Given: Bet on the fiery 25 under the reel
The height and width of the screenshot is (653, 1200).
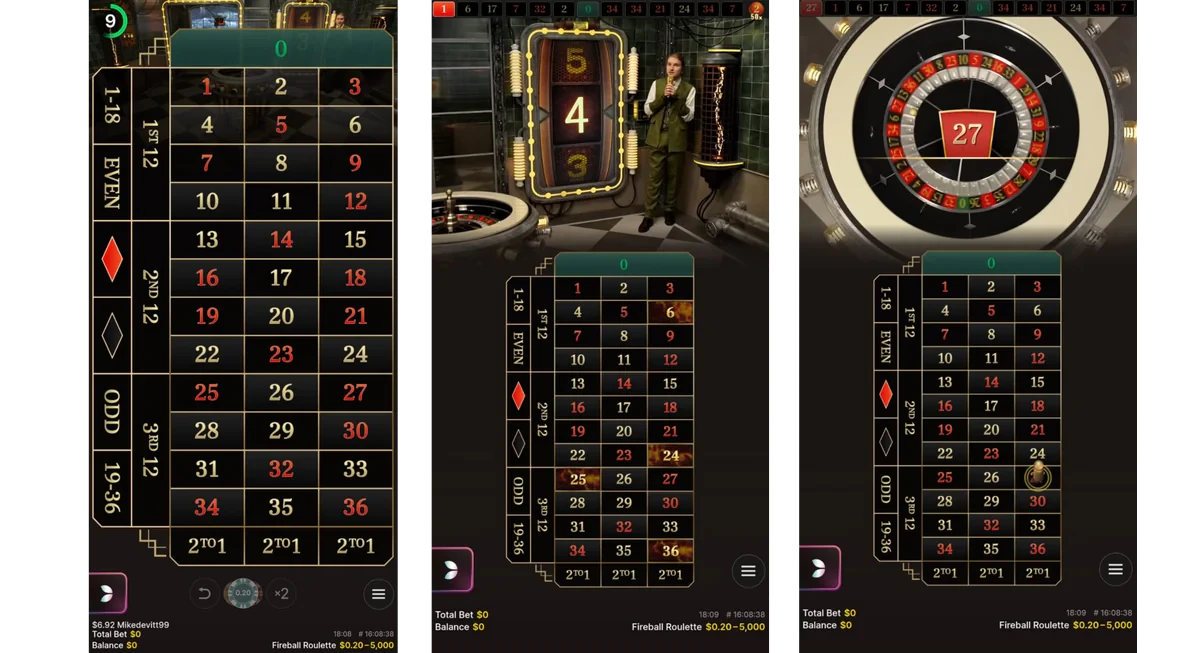Looking at the screenshot, I should (x=577, y=479).
